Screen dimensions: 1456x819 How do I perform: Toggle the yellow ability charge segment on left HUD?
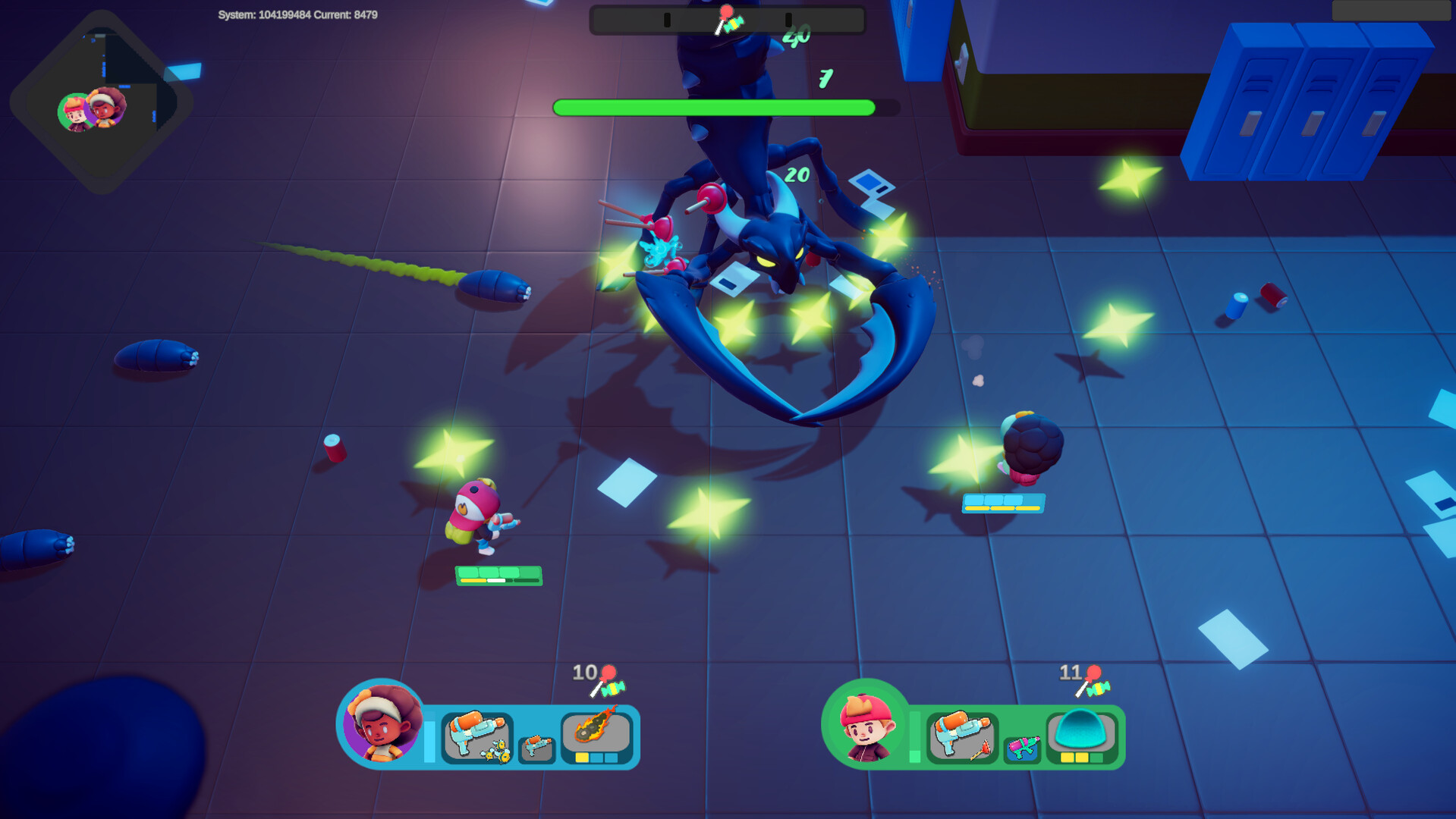(581, 758)
